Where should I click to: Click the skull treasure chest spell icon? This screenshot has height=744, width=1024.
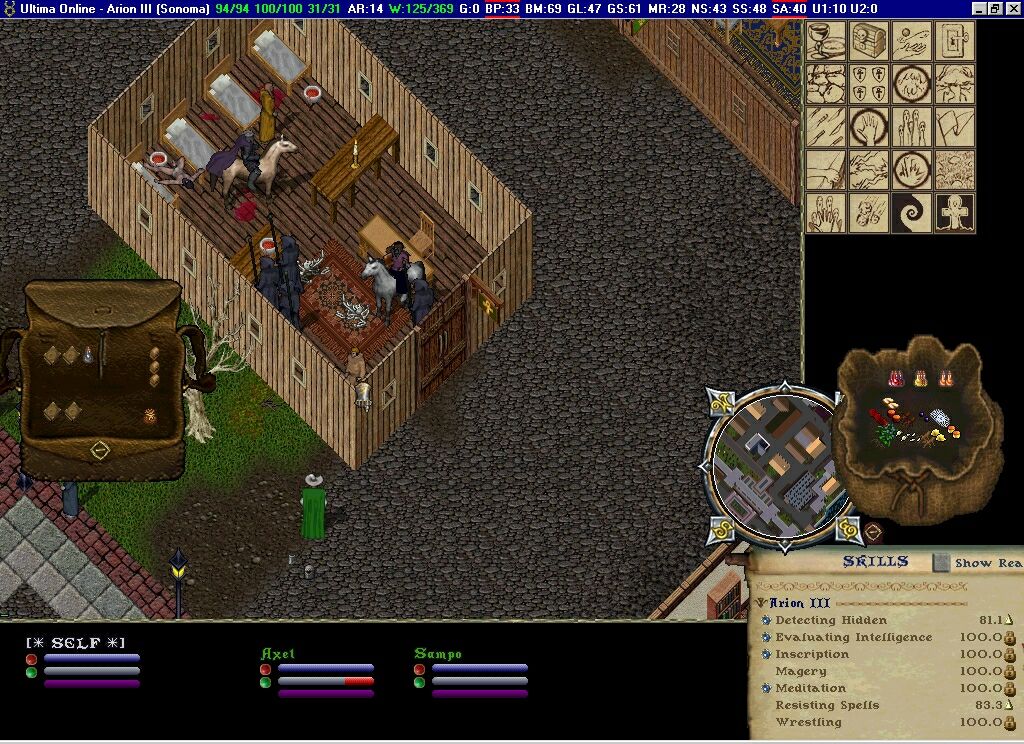(x=869, y=41)
